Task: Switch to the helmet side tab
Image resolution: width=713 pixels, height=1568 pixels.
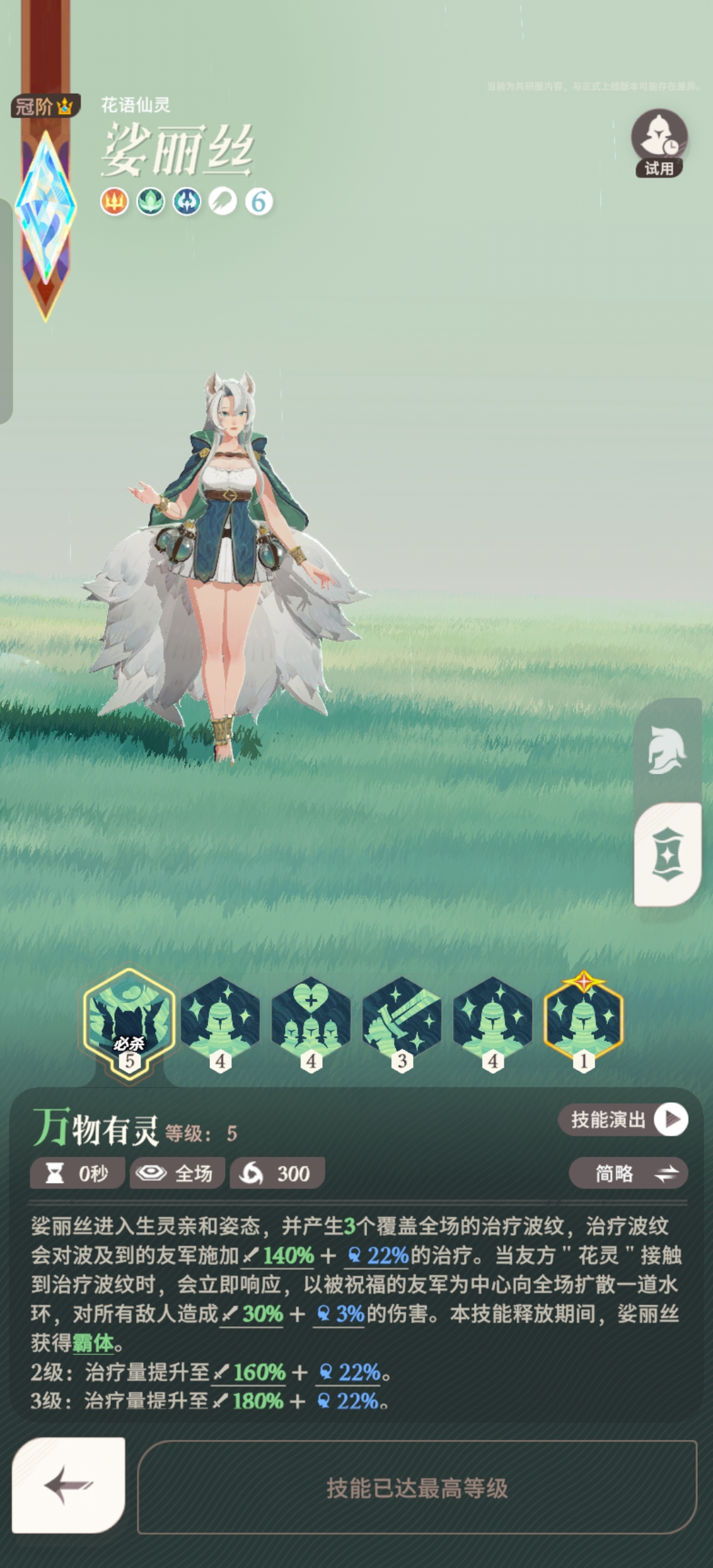Action: point(667,751)
